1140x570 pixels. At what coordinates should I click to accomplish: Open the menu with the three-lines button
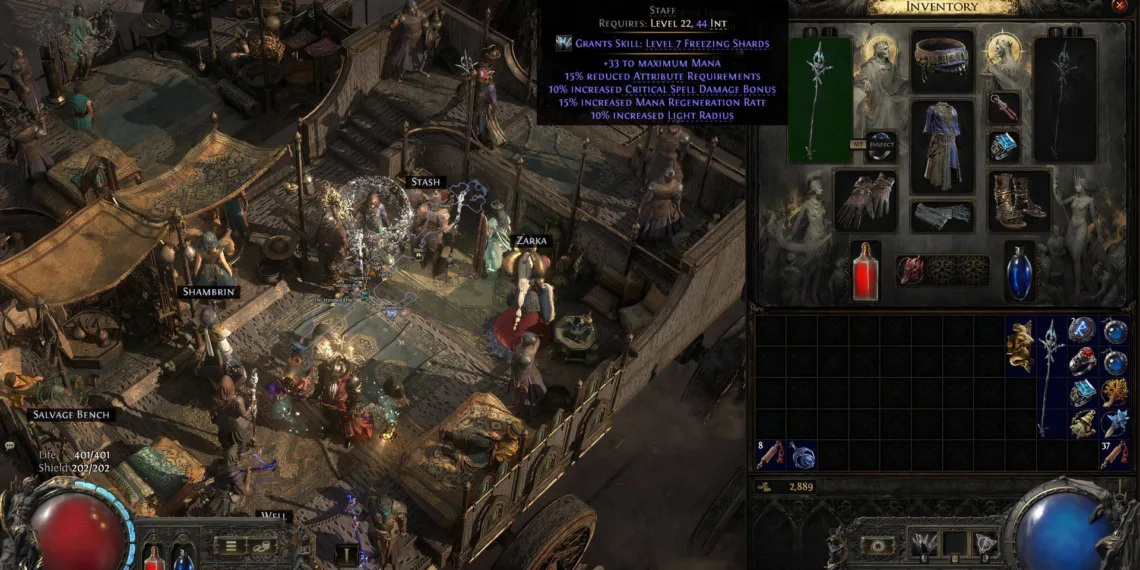coord(231,546)
